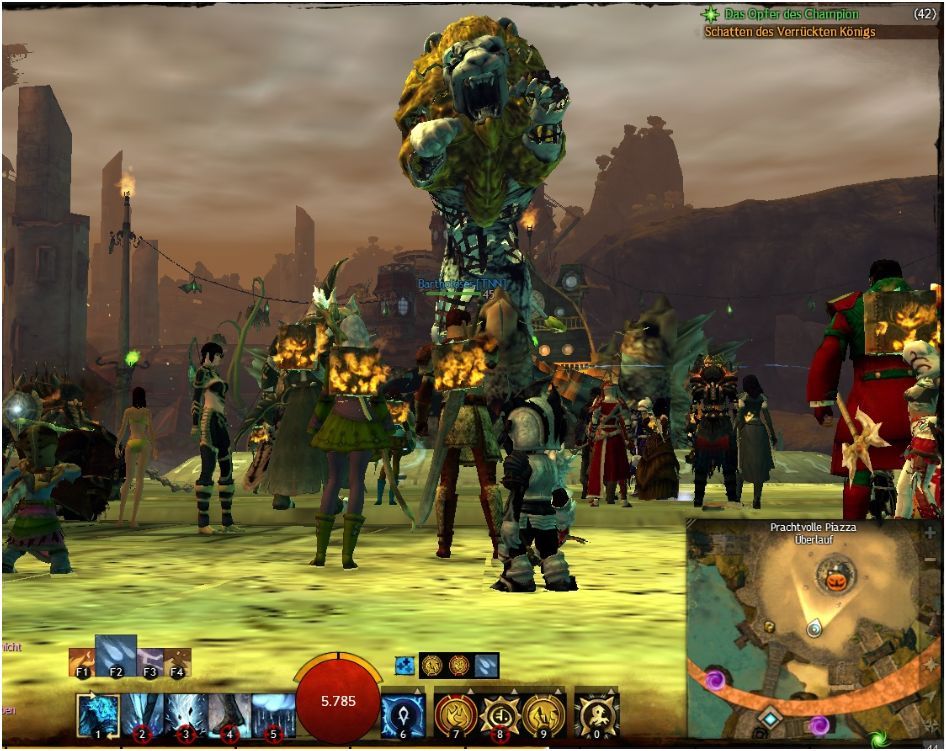Use the healing skill in slot 6
The width and height of the screenshot is (947, 751).
pyautogui.click(x=403, y=716)
